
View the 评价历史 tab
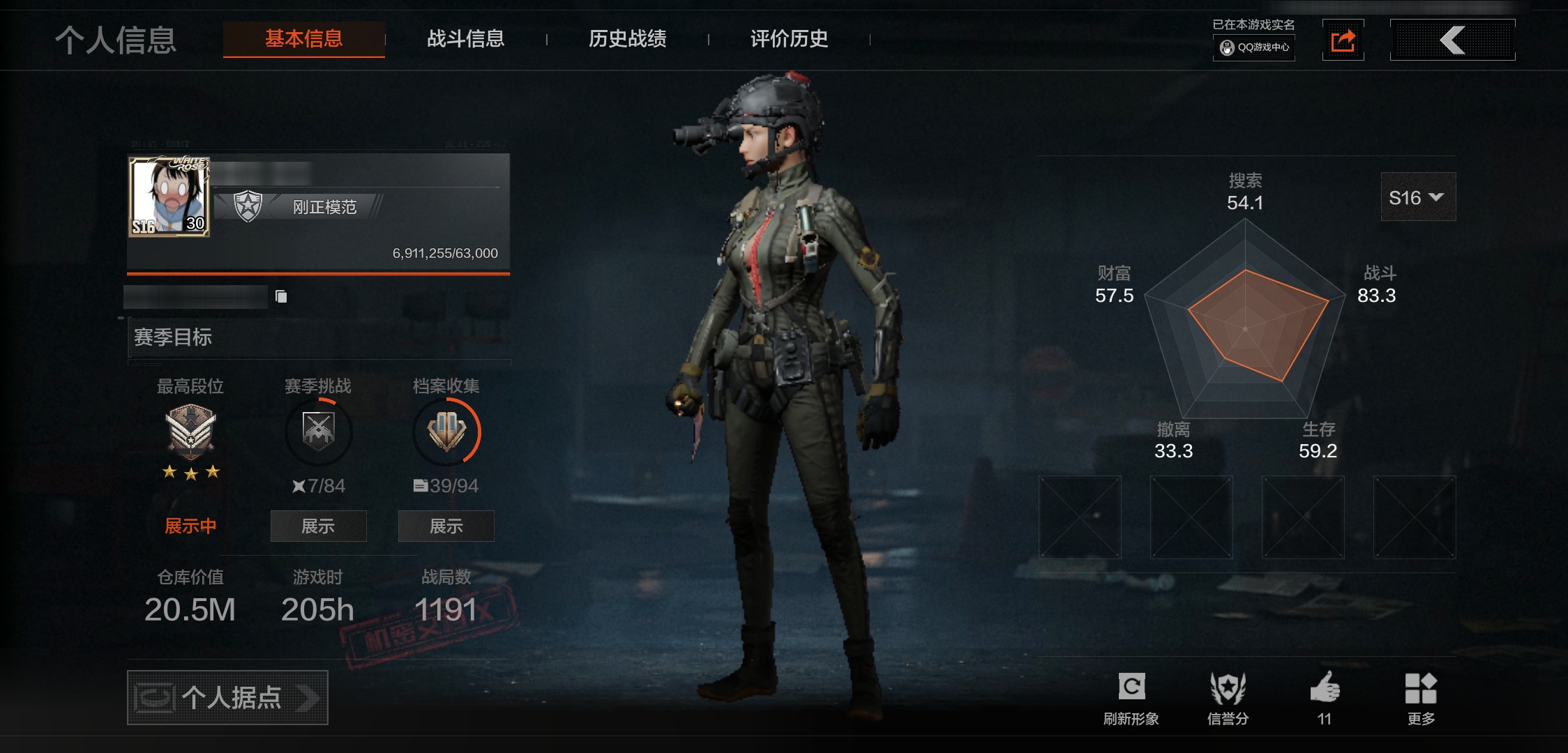[x=789, y=39]
